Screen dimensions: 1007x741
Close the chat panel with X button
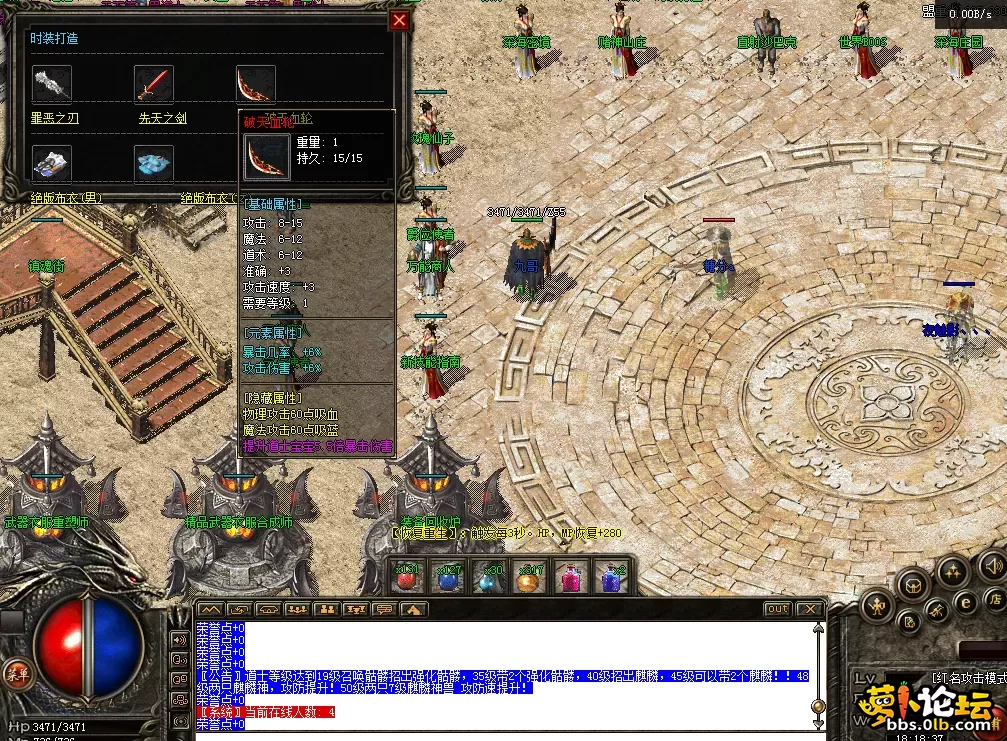808,608
